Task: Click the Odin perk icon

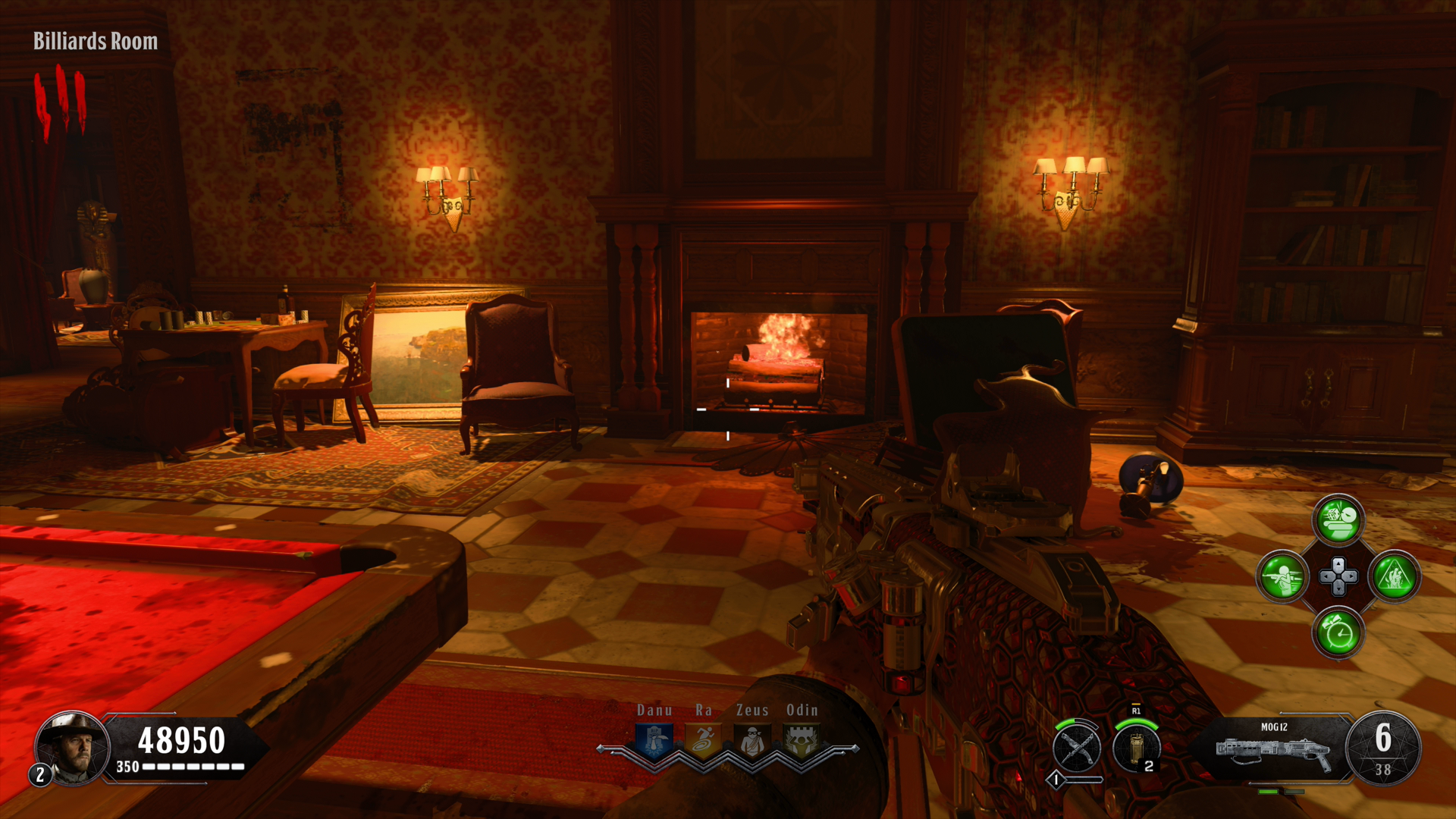Action: point(802,741)
